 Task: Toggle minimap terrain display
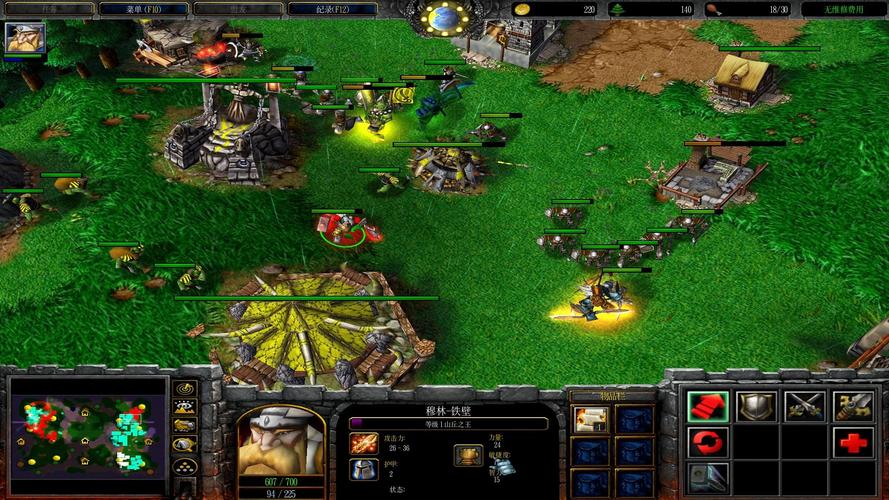(184, 407)
